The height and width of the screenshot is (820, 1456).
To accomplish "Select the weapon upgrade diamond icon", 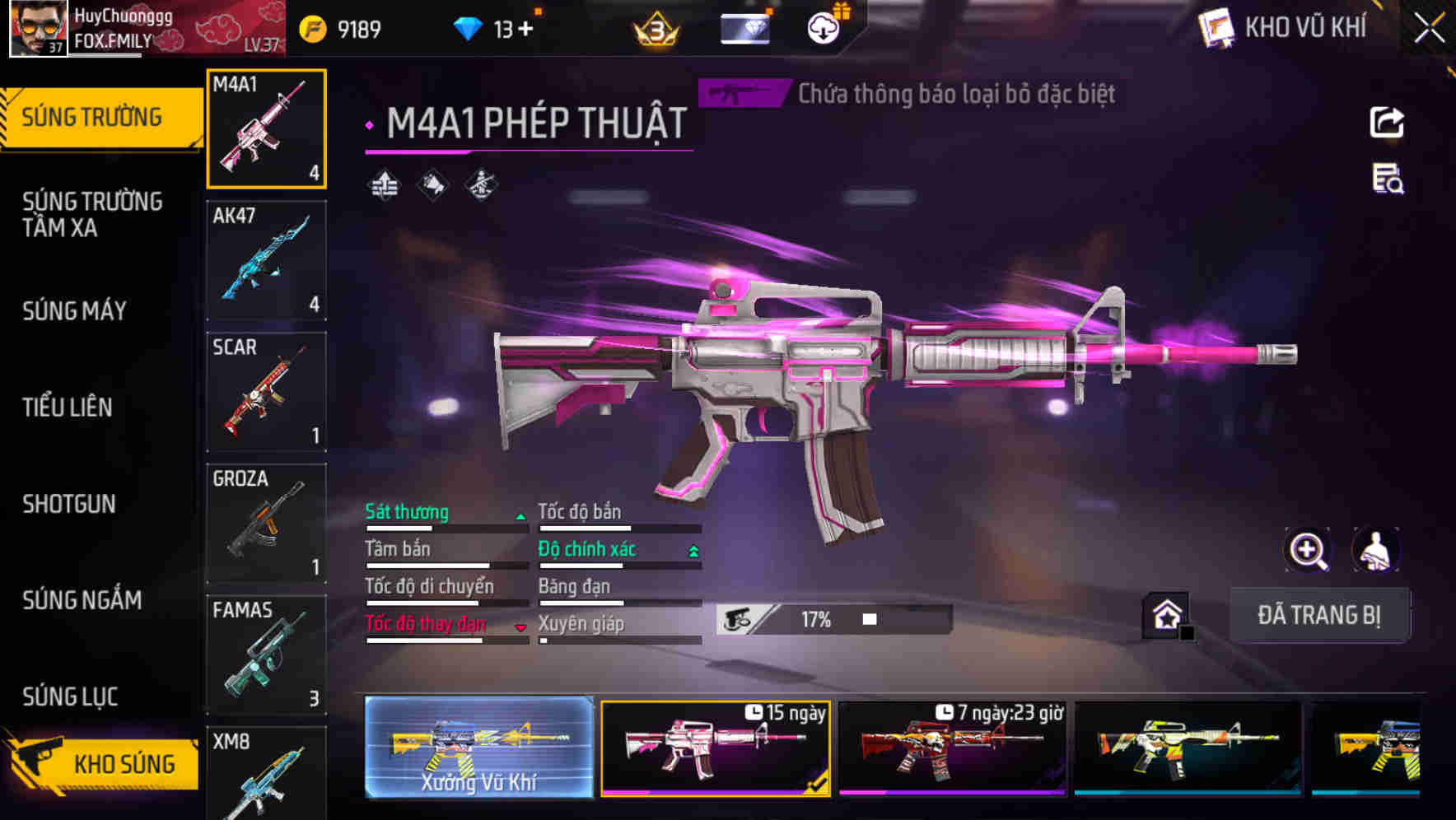I will [x=384, y=185].
